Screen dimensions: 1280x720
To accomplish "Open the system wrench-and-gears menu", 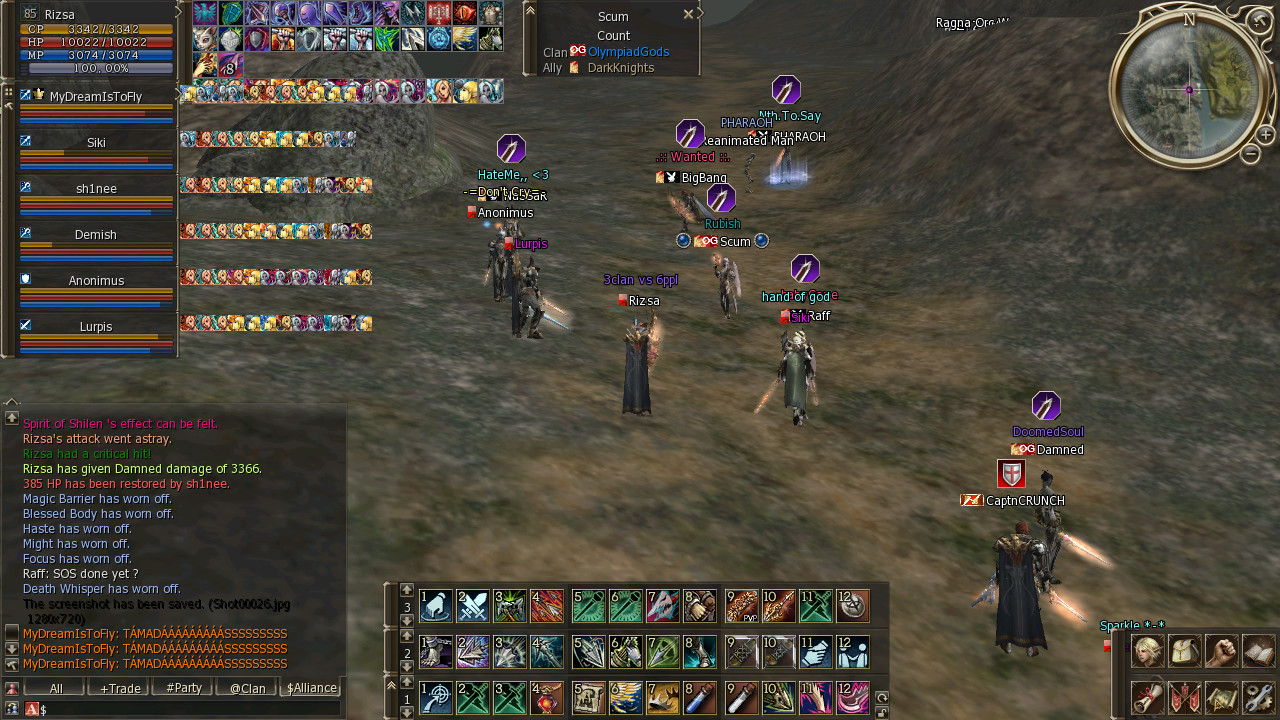I will pyautogui.click(x=1259, y=697).
